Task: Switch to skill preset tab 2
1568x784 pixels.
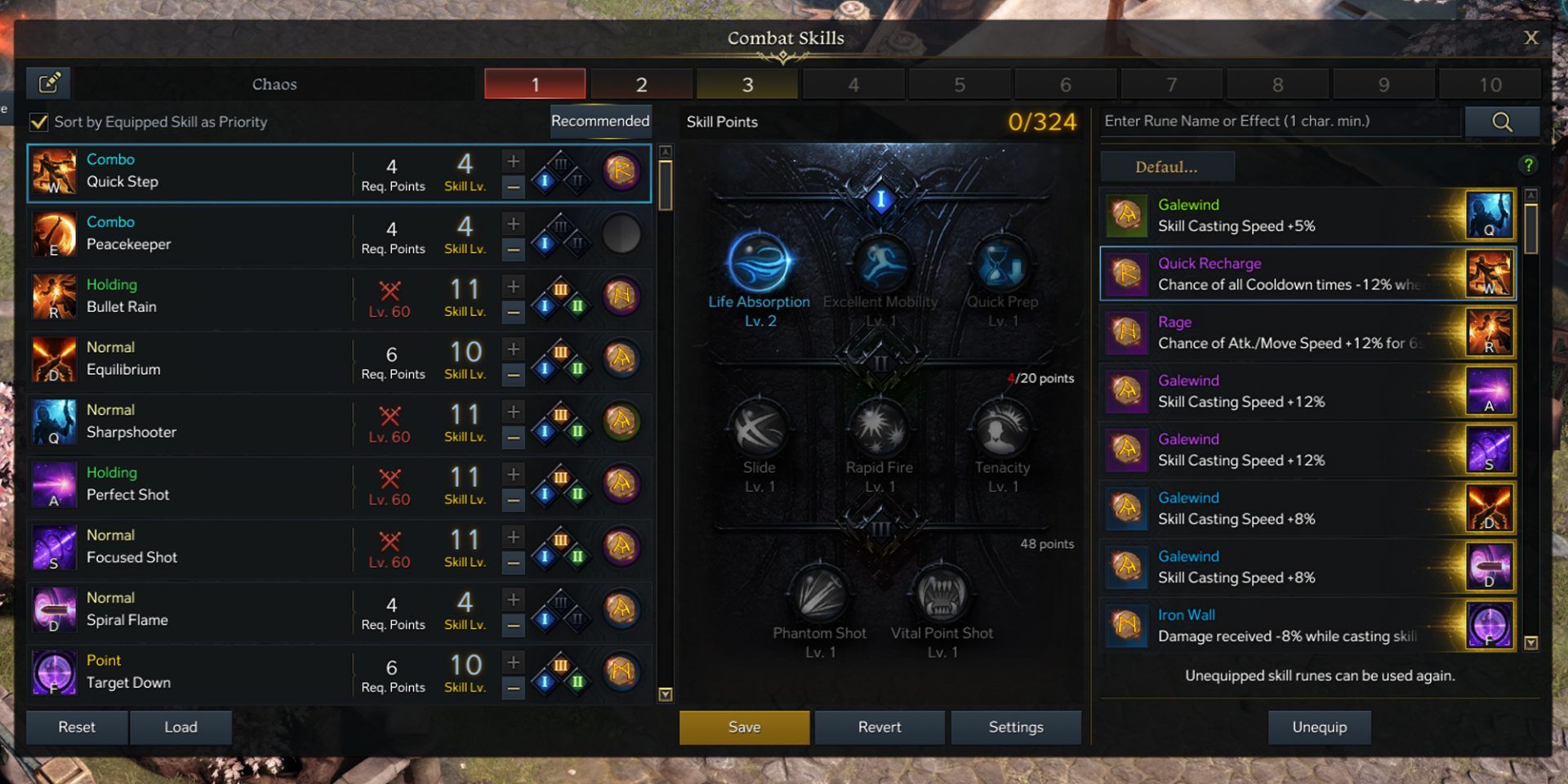Action: 641,84
